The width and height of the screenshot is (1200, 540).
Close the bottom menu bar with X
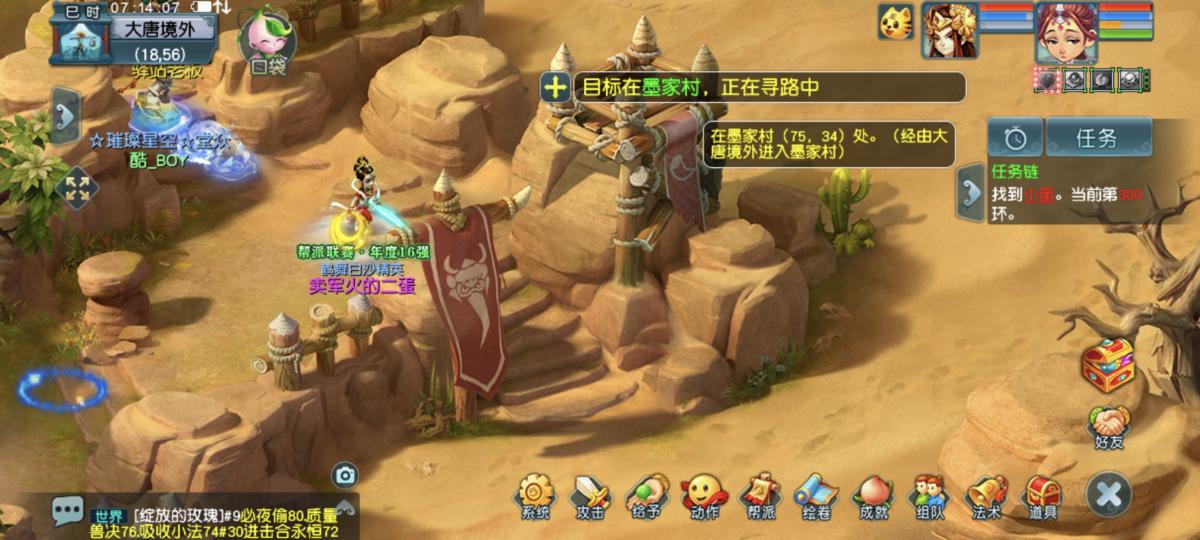tap(1109, 494)
